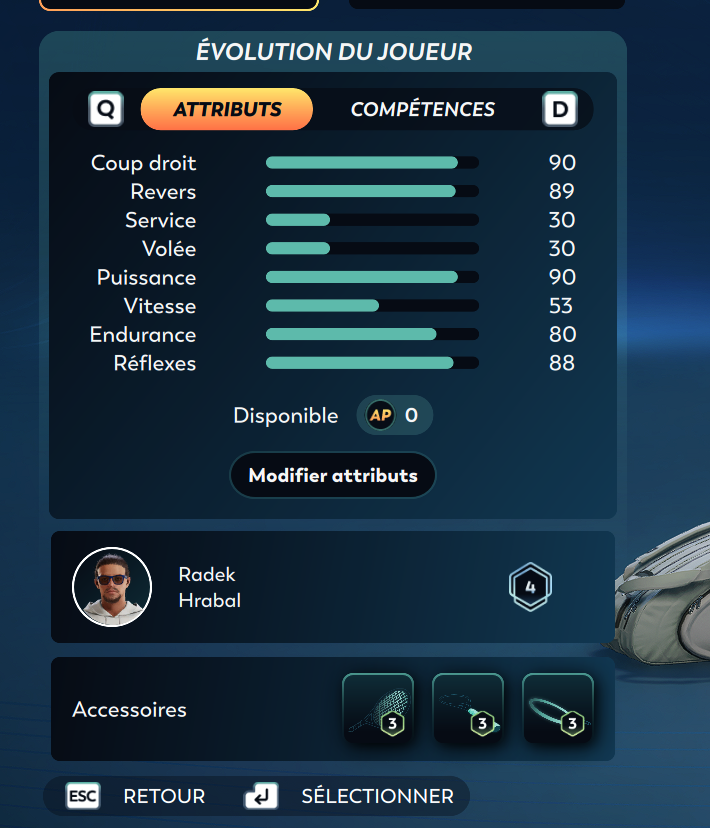Choose the racket grip accessory slot
The width and height of the screenshot is (710, 828).
coord(468,709)
